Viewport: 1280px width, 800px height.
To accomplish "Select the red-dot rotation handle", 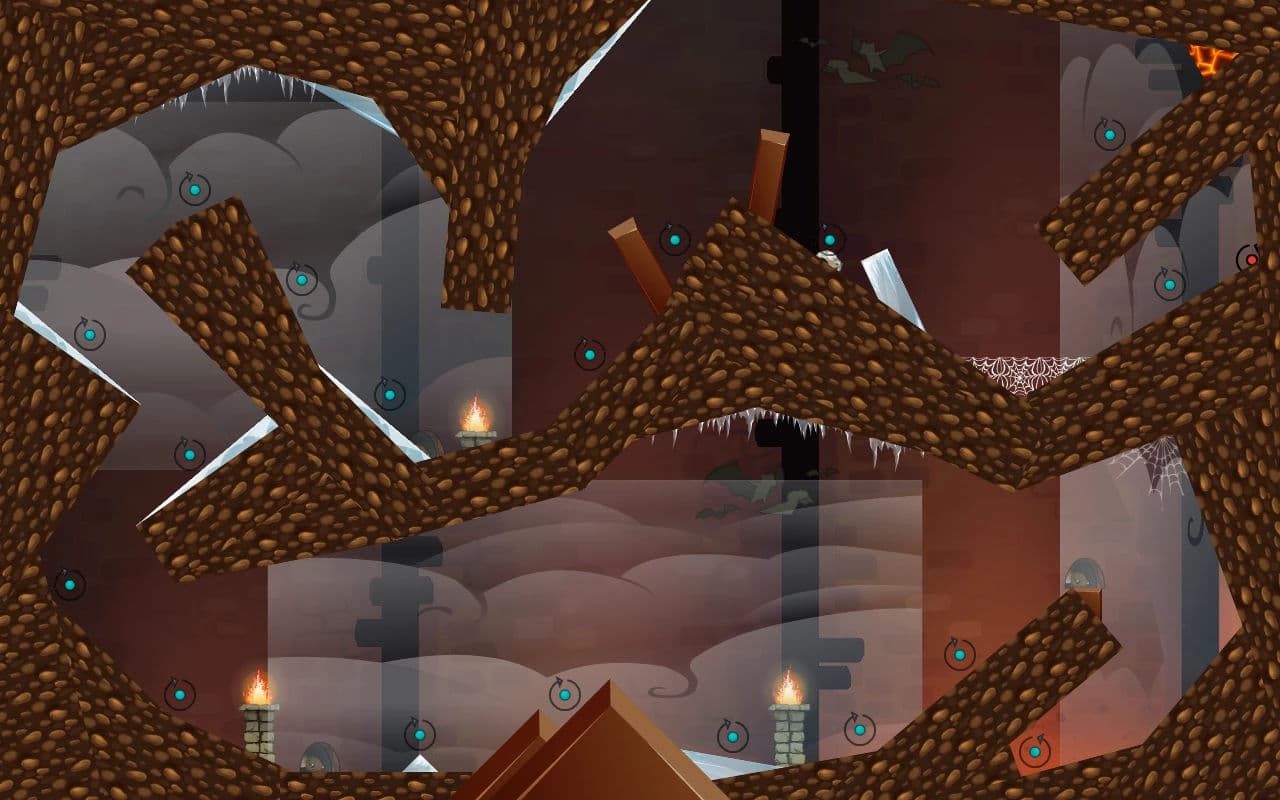I will pyautogui.click(x=1250, y=260).
